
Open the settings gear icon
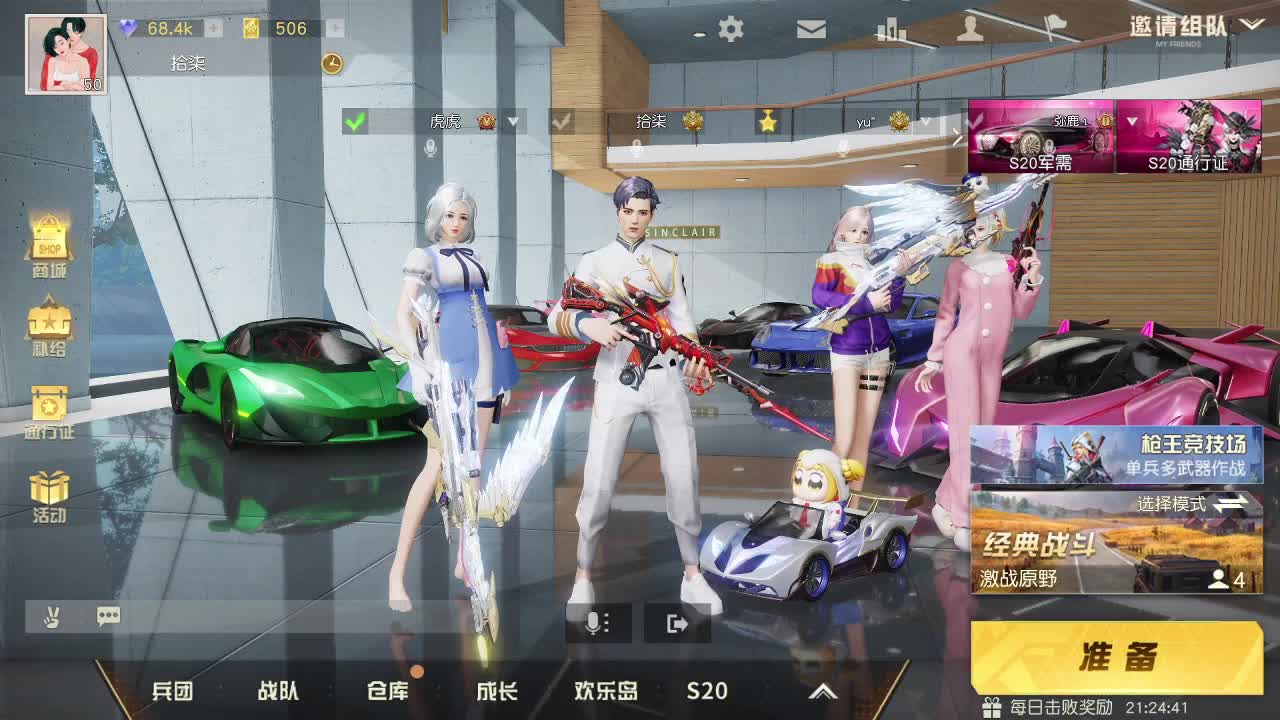tap(731, 29)
